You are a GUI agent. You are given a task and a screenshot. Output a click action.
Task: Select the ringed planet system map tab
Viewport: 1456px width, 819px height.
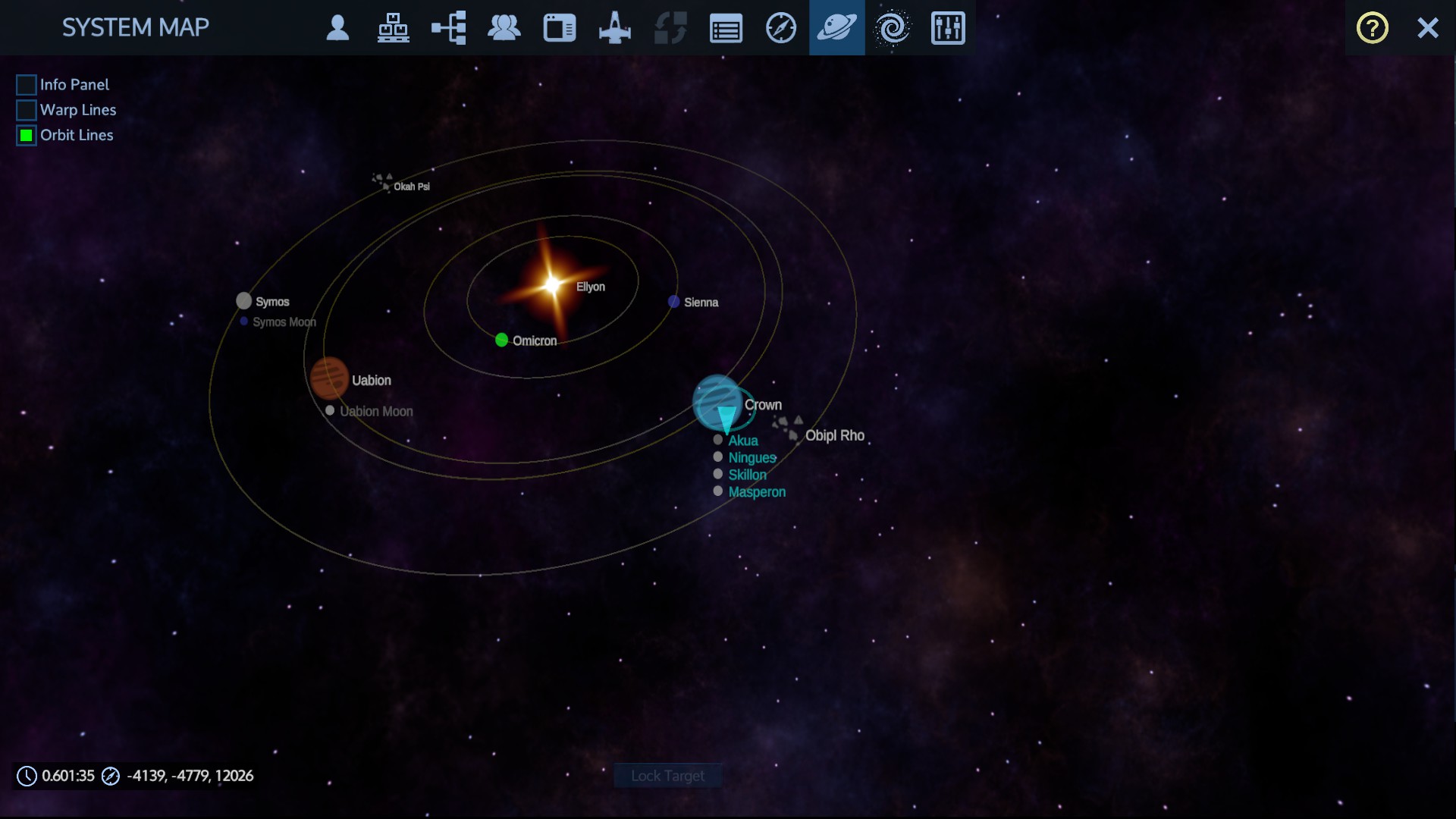(x=836, y=28)
